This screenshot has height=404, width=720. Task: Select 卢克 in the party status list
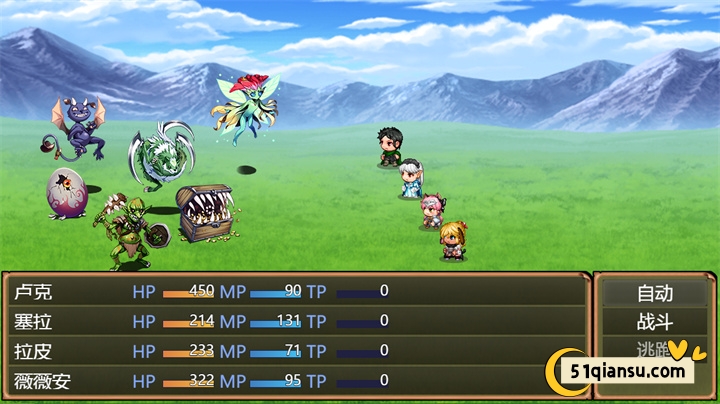[33, 292]
